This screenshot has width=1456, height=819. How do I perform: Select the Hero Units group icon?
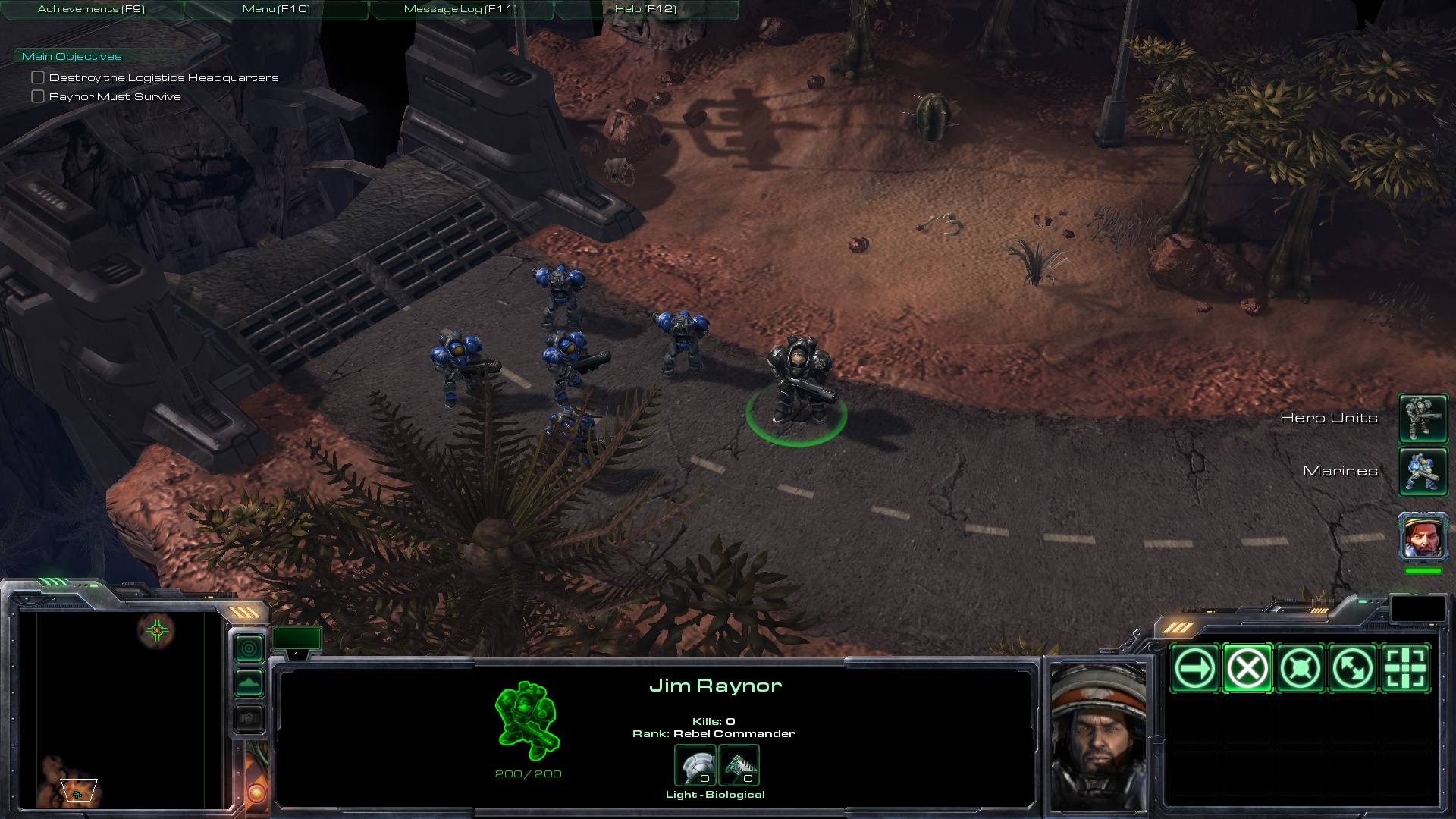pos(1423,418)
